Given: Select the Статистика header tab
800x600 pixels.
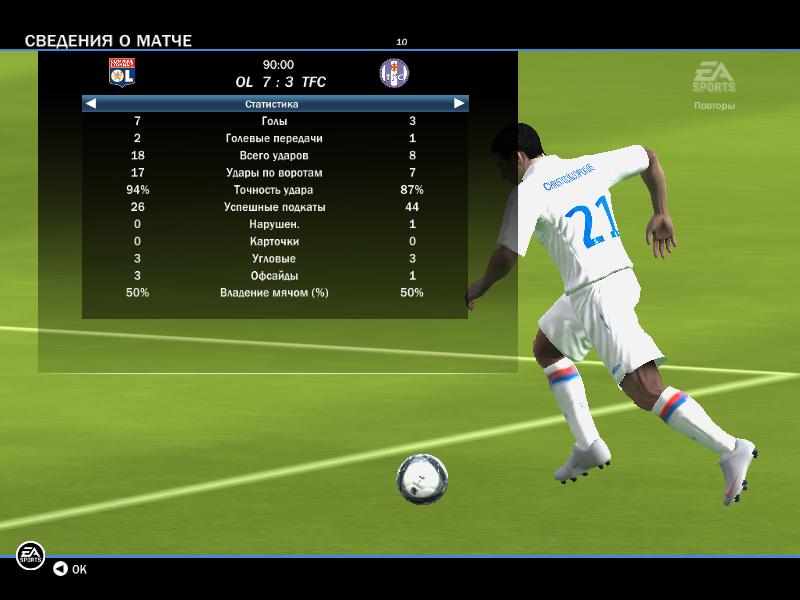Looking at the screenshot, I should click(x=272, y=103).
